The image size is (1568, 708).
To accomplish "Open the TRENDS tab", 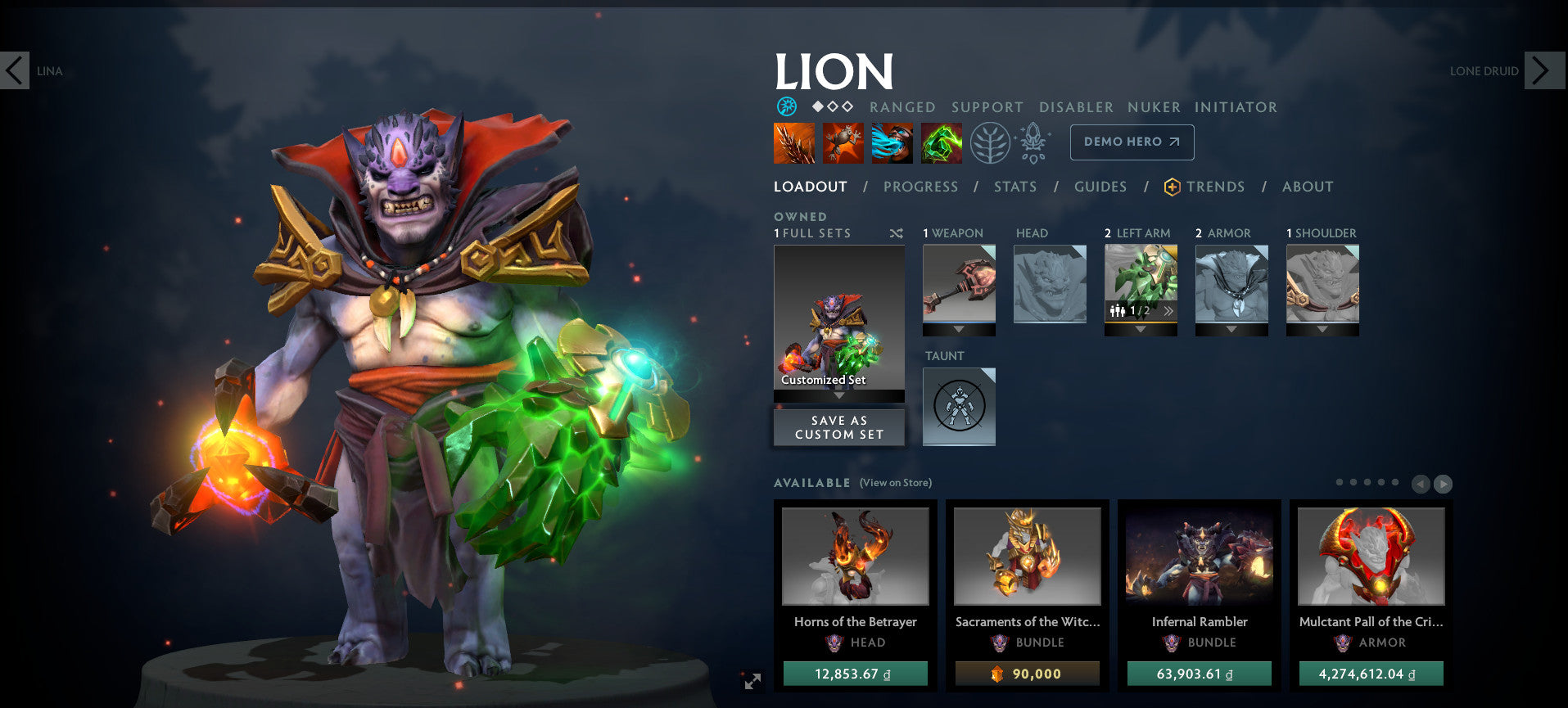I will pyautogui.click(x=1215, y=187).
